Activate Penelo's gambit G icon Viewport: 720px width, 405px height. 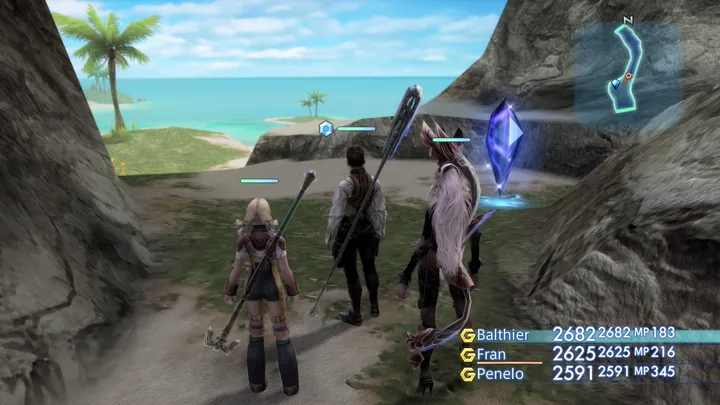point(467,373)
